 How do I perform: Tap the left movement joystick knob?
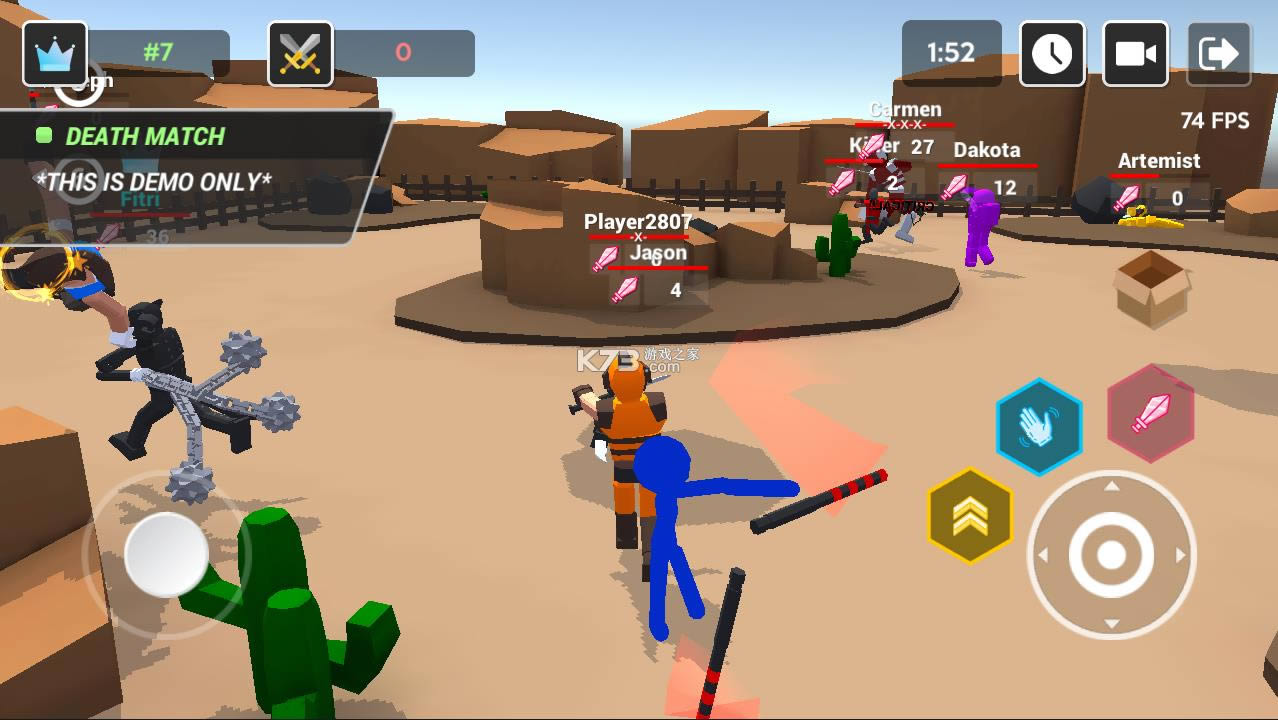click(166, 555)
